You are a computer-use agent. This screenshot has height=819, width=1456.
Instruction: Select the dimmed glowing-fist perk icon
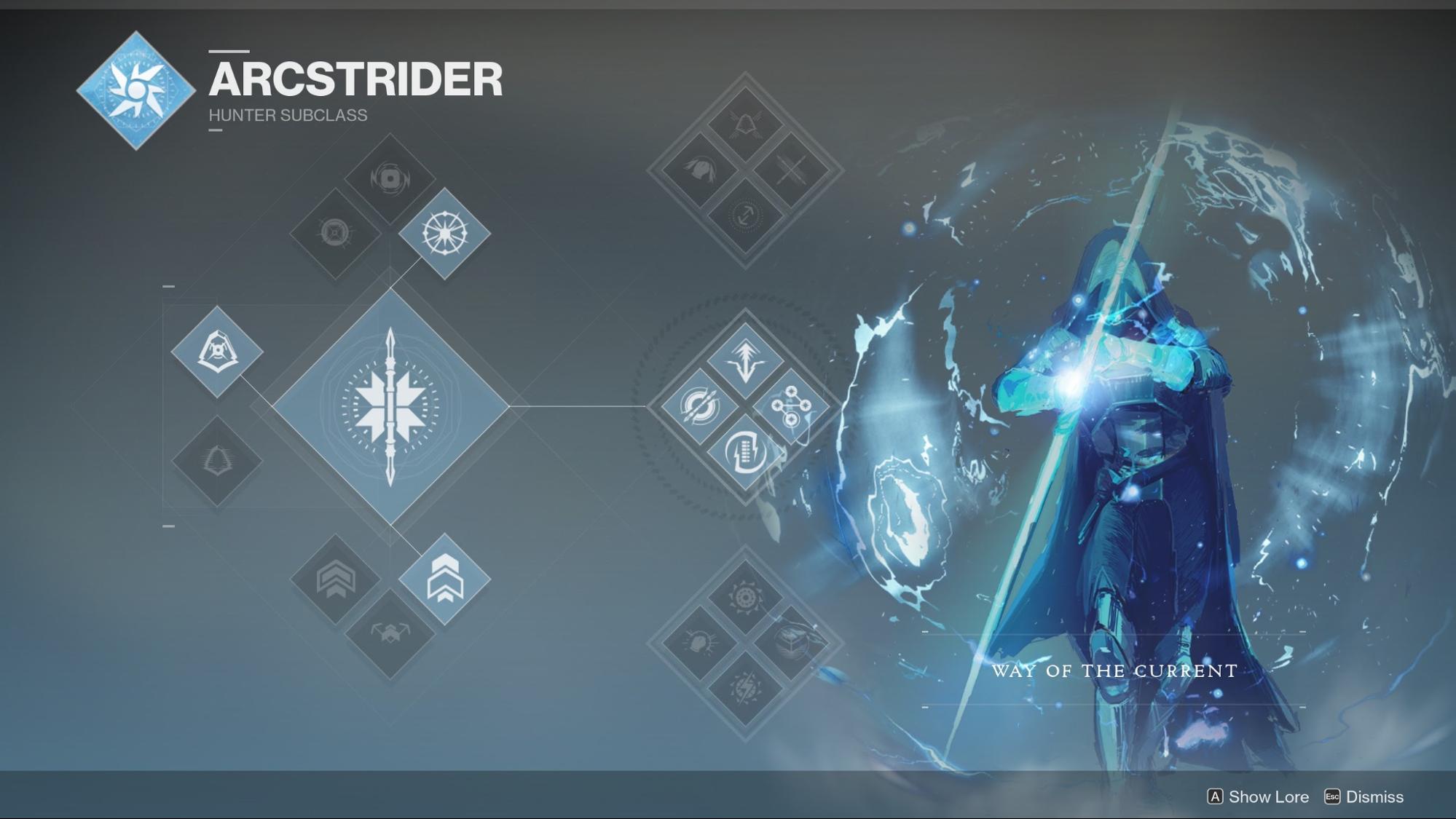pyautogui.click(x=699, y=642)
